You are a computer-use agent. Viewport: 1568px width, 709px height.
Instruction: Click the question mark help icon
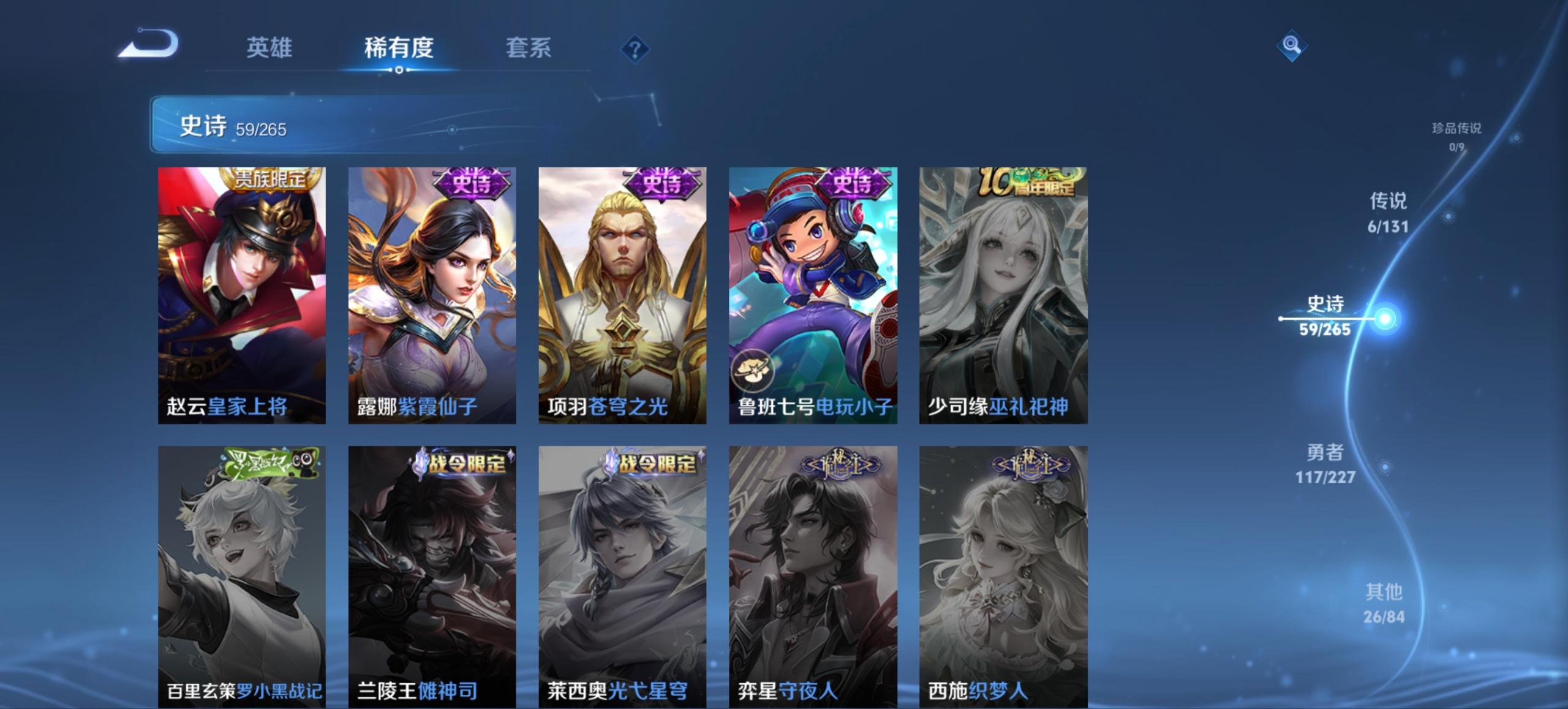(x=636, y=48)
